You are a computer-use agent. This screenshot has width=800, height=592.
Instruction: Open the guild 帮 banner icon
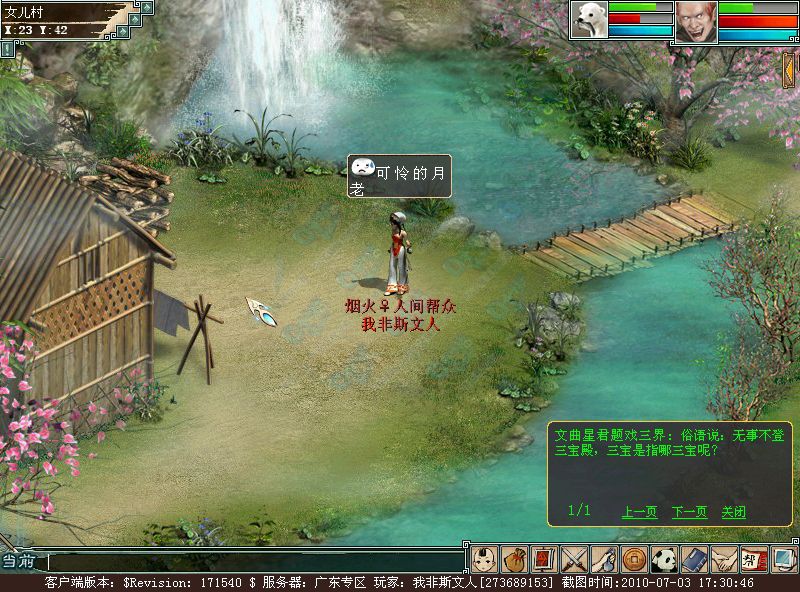pyautogui.click(x=752, y=559)
